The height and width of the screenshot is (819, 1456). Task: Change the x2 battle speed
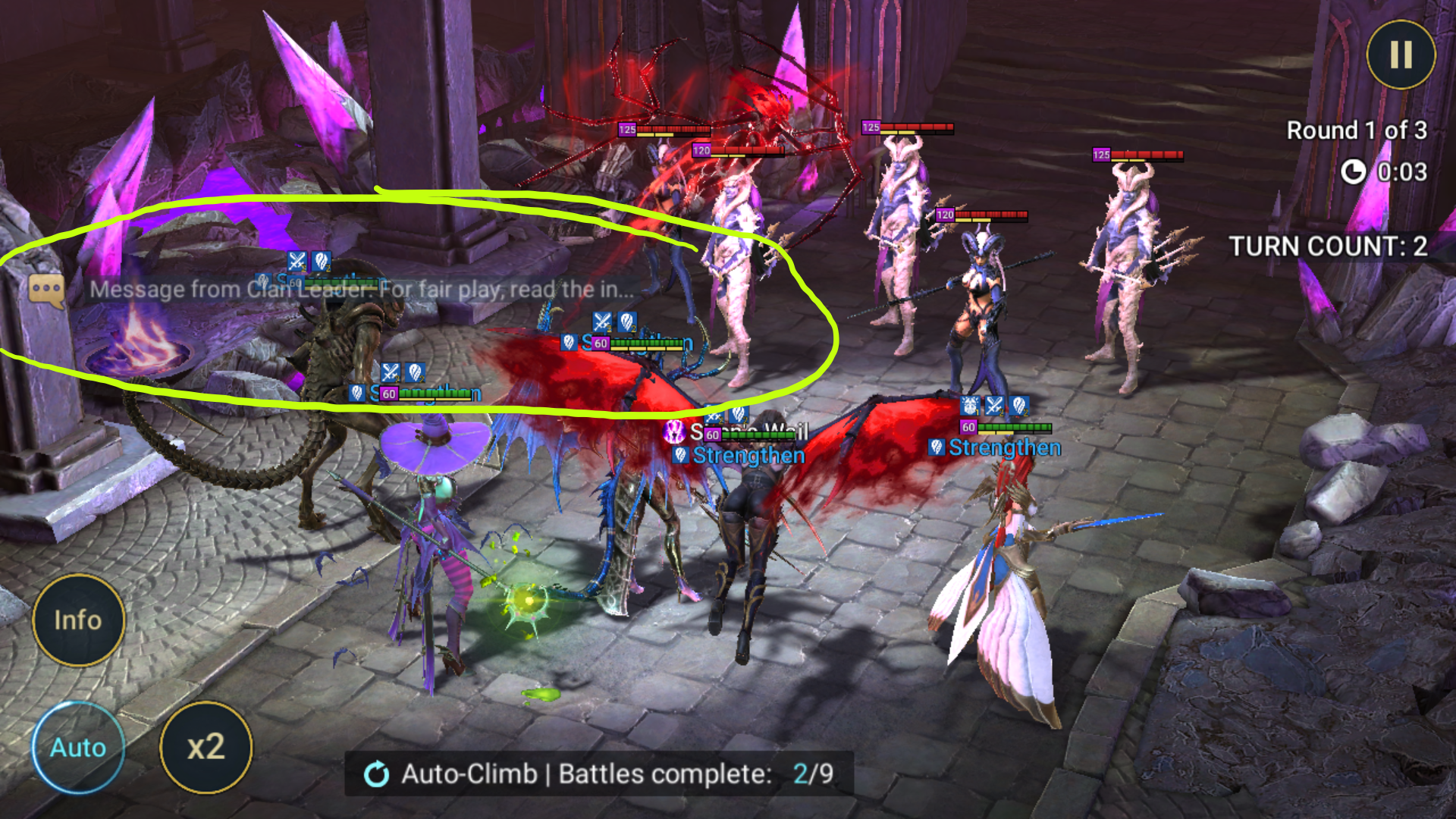206,747
